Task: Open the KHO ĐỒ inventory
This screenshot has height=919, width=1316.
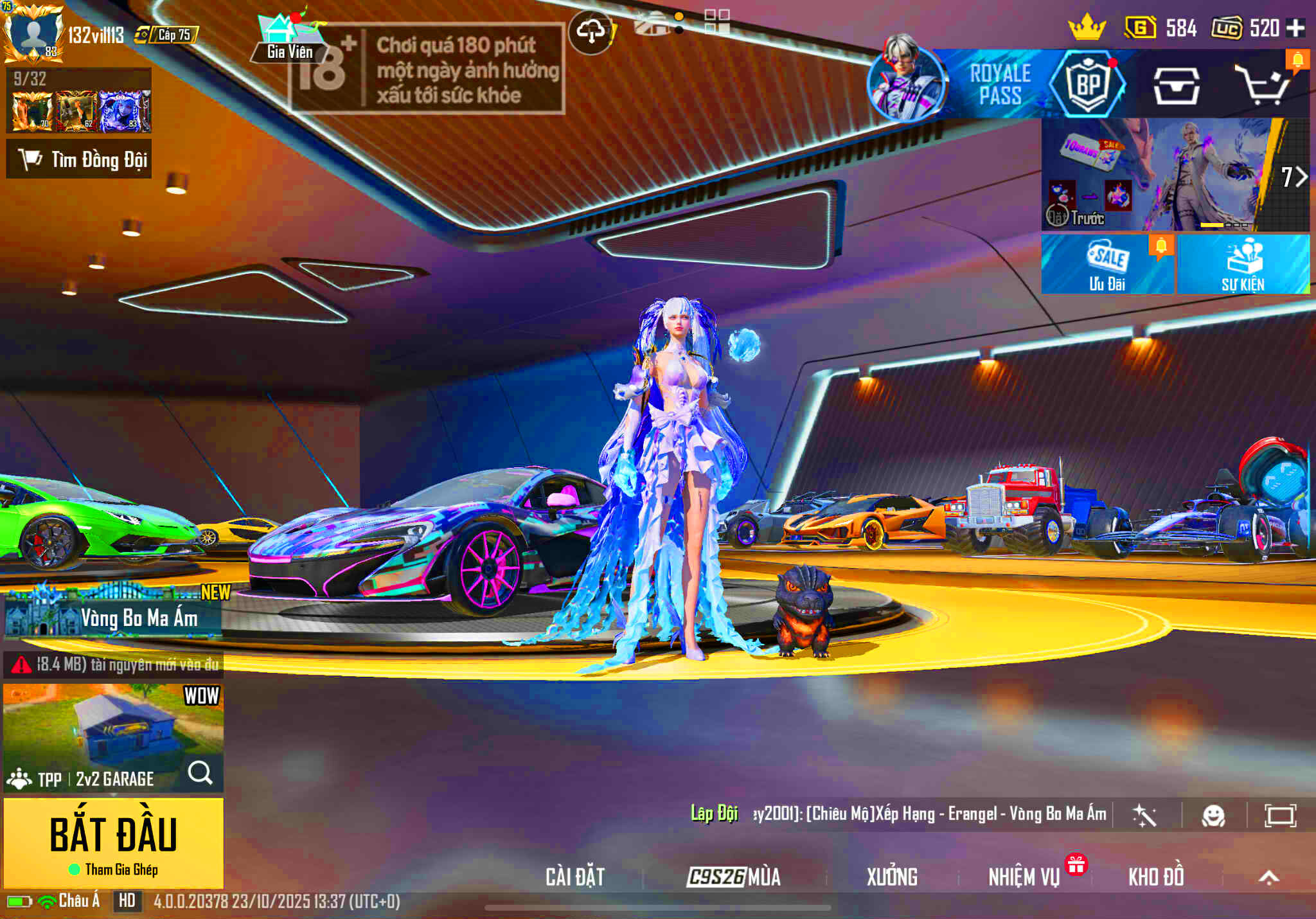Action: click(1156, 877)
